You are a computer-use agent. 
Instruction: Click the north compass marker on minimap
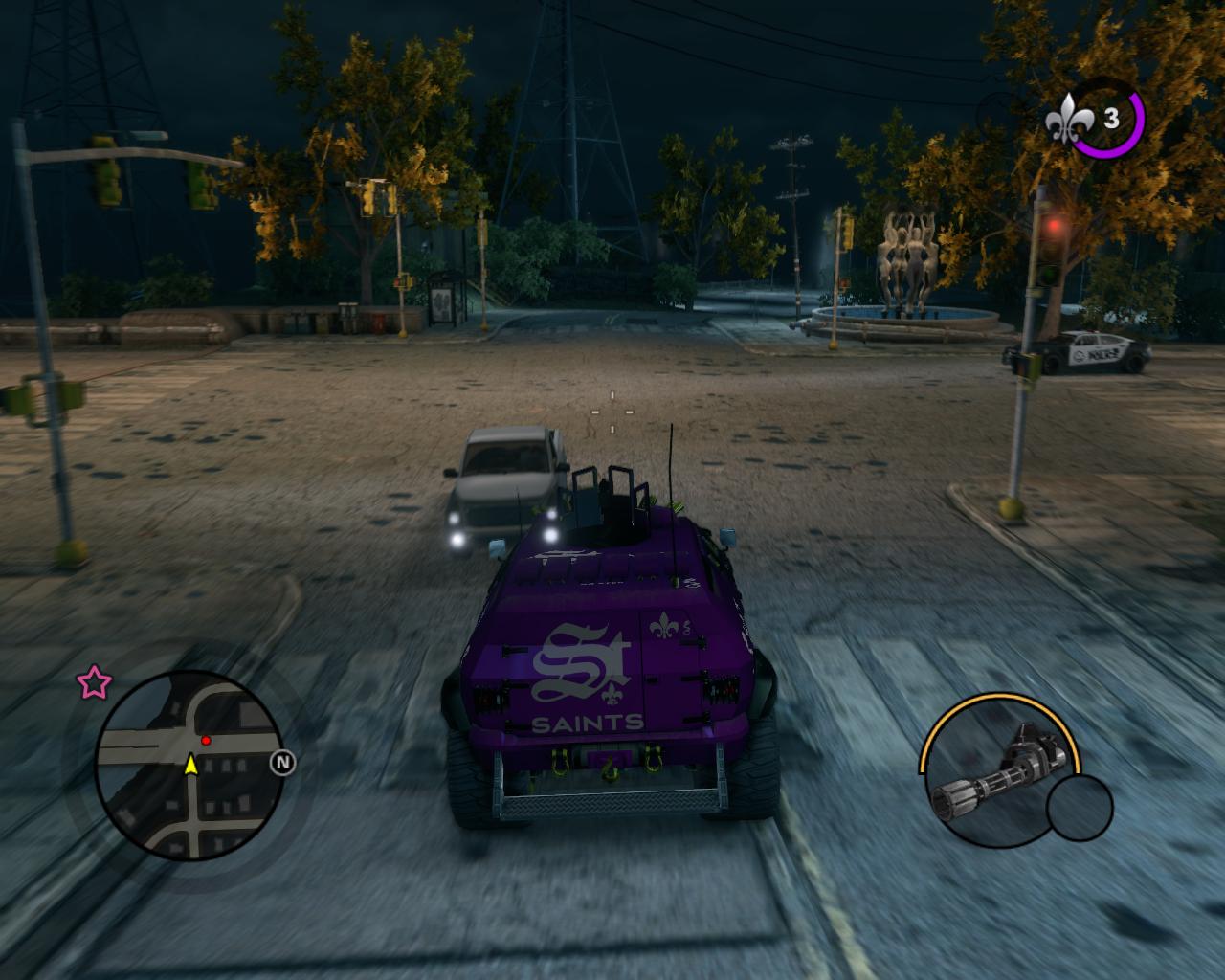click(282, 763)
